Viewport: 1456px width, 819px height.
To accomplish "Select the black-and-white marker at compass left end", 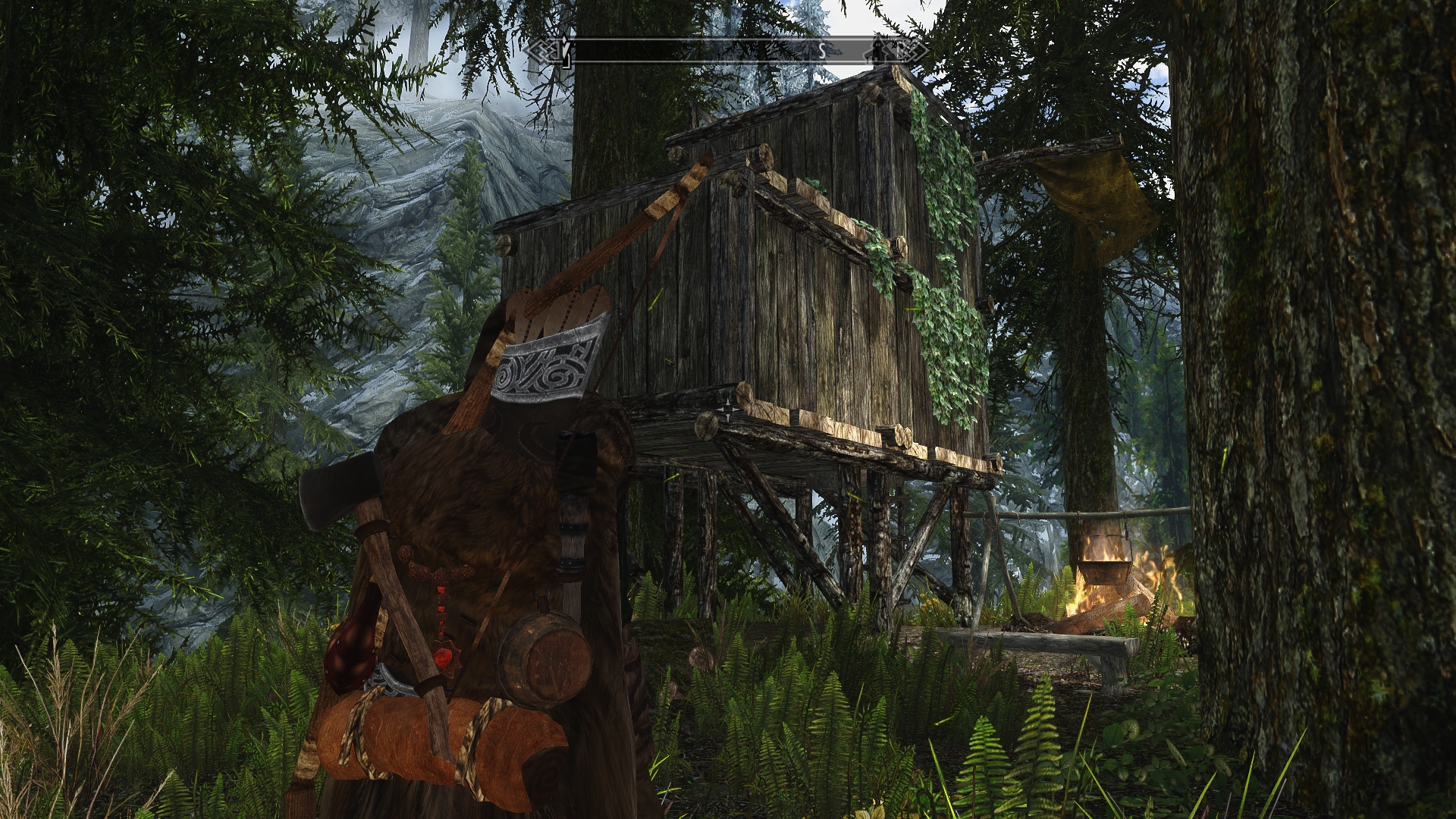I will 564,51.
